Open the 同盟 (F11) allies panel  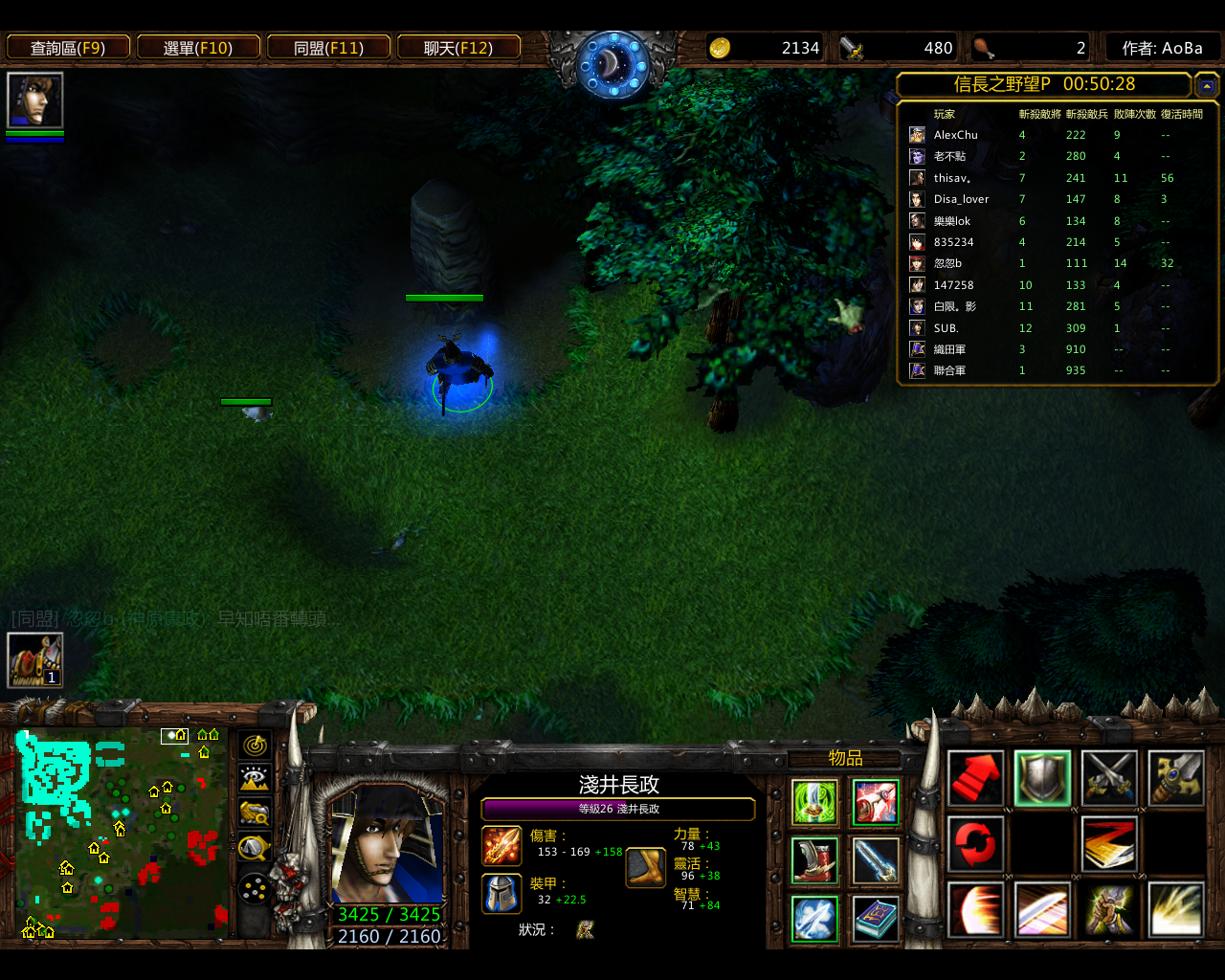328,48
